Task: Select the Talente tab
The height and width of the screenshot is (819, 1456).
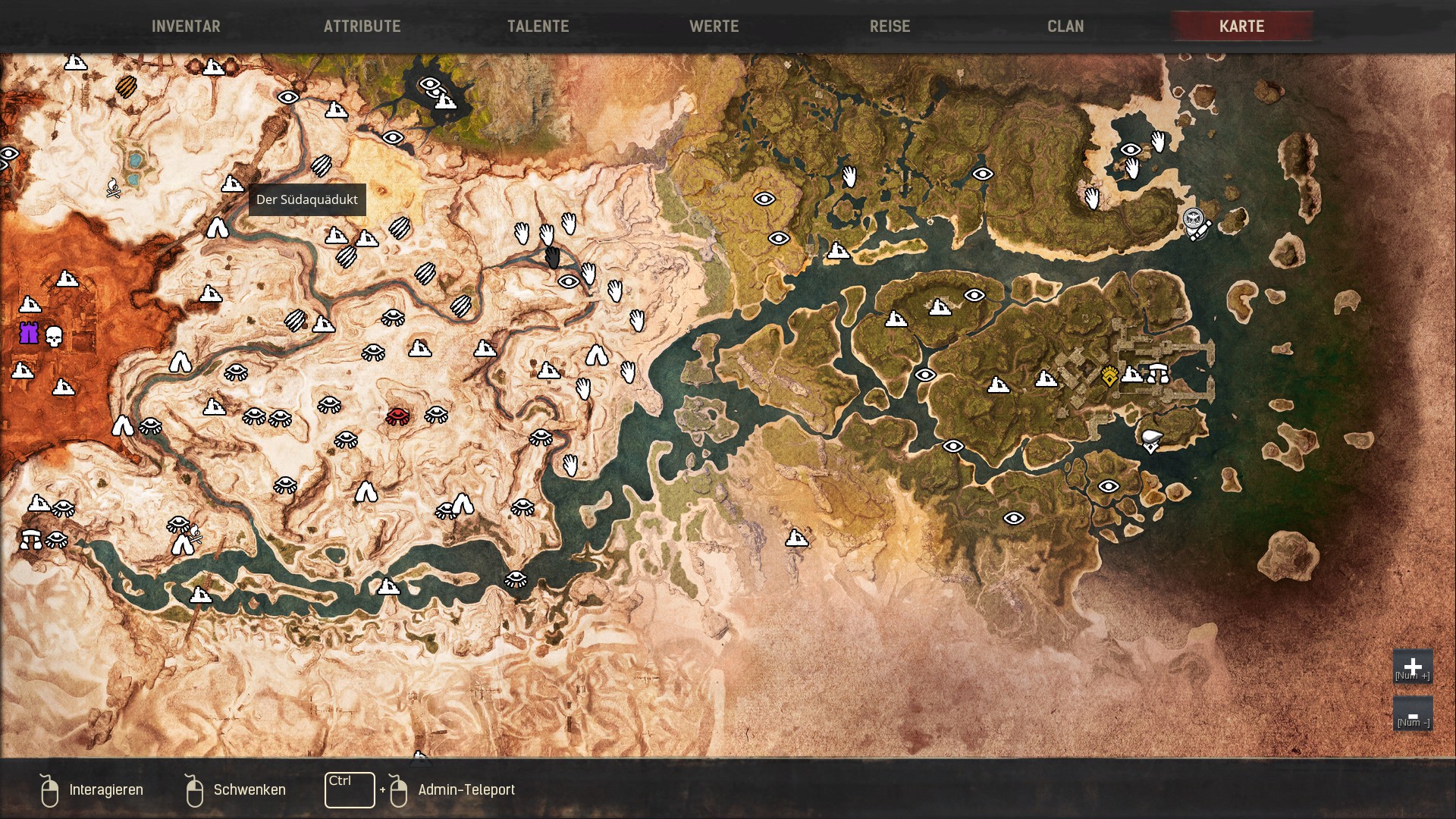Action: [x=538, y=27]
